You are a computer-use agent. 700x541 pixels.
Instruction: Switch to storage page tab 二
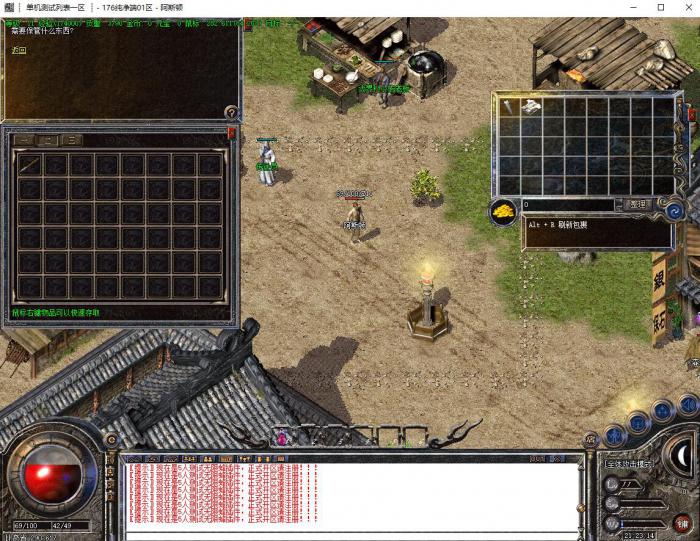[x=47, y=140]
